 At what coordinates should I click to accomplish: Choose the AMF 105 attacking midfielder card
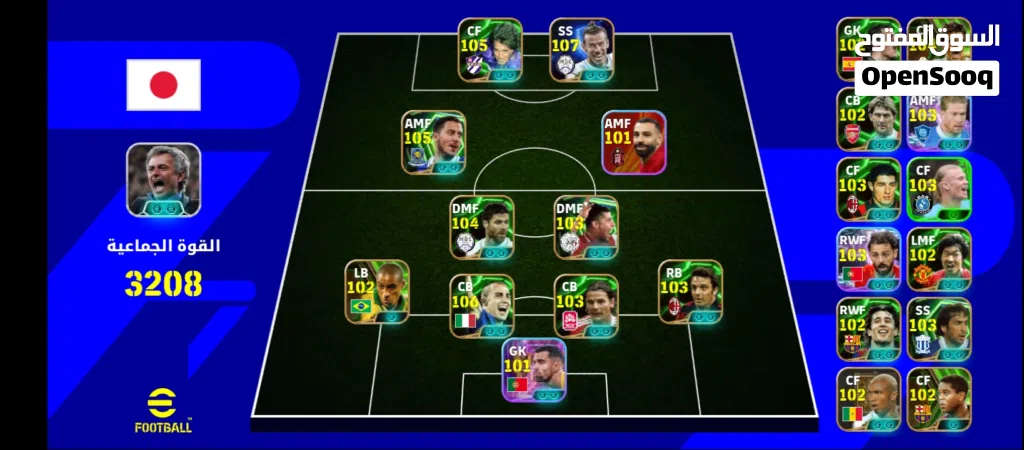coord(434,142)
